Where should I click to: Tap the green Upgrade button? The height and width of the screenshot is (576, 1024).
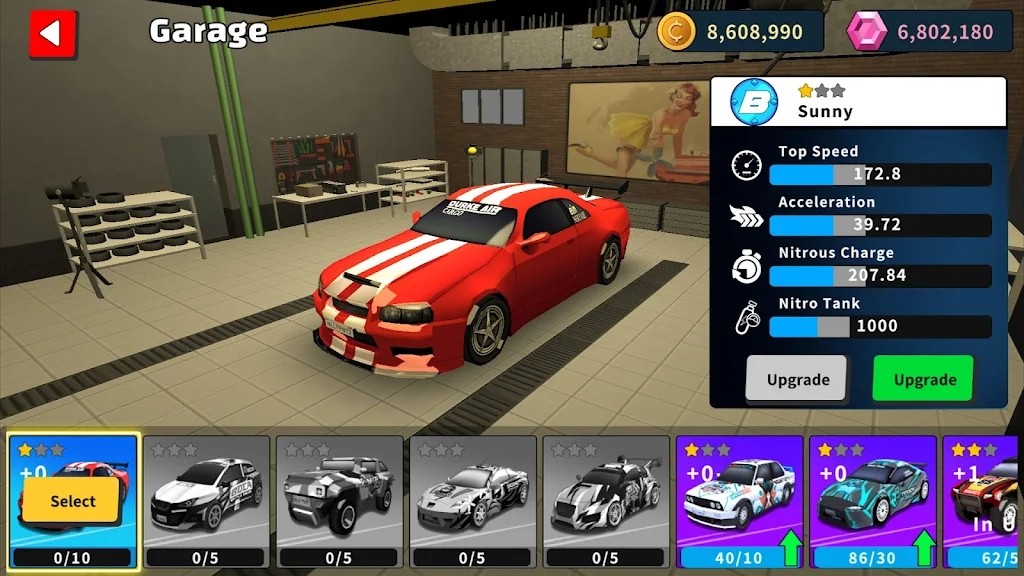pyautogui.click(x=922, y=379)
